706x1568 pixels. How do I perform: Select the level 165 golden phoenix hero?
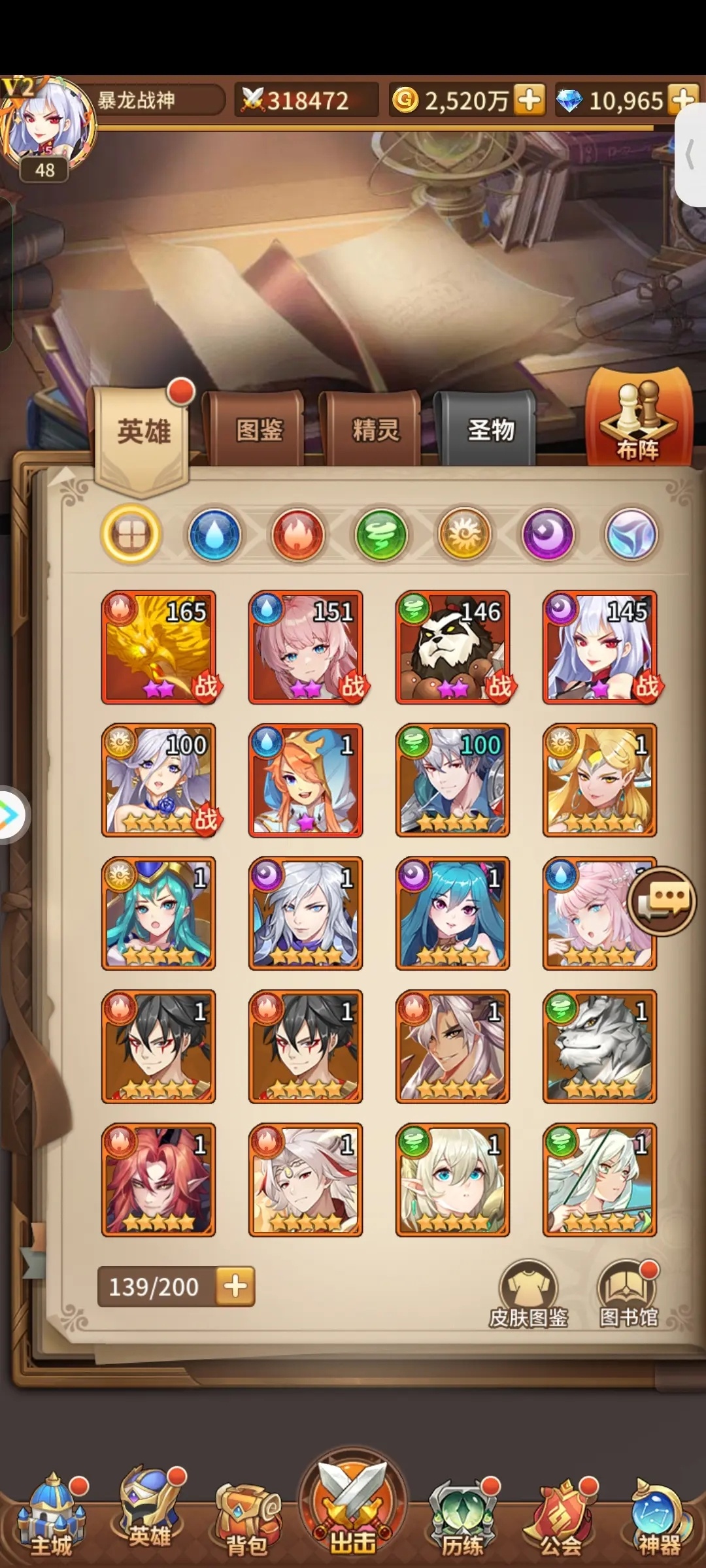[159, 647]
